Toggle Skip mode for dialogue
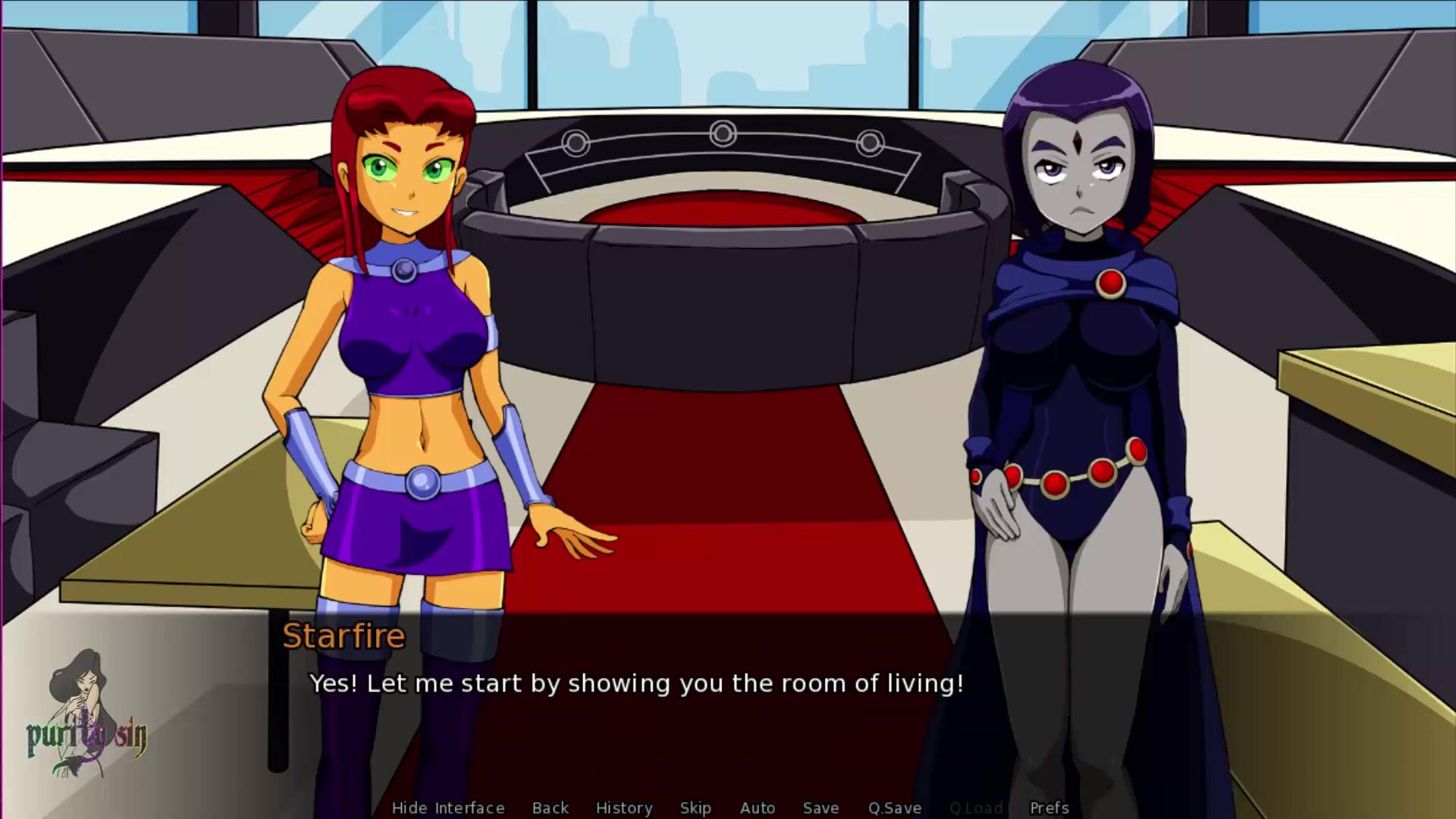The width and height of the screenshot is (1456, 819). (x=695, y=808)
